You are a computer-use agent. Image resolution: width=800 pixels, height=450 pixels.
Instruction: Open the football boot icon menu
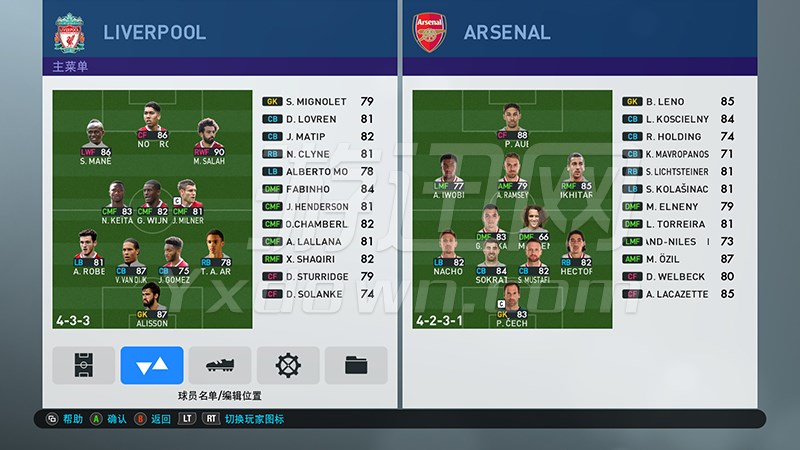coord(220,366)
